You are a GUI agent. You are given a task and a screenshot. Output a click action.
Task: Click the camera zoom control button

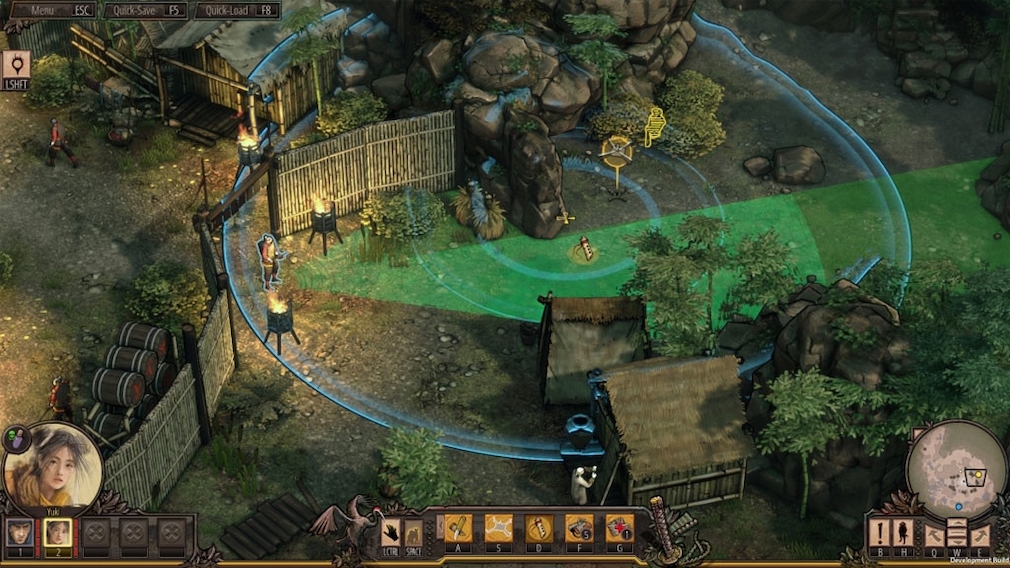point(956,533)
